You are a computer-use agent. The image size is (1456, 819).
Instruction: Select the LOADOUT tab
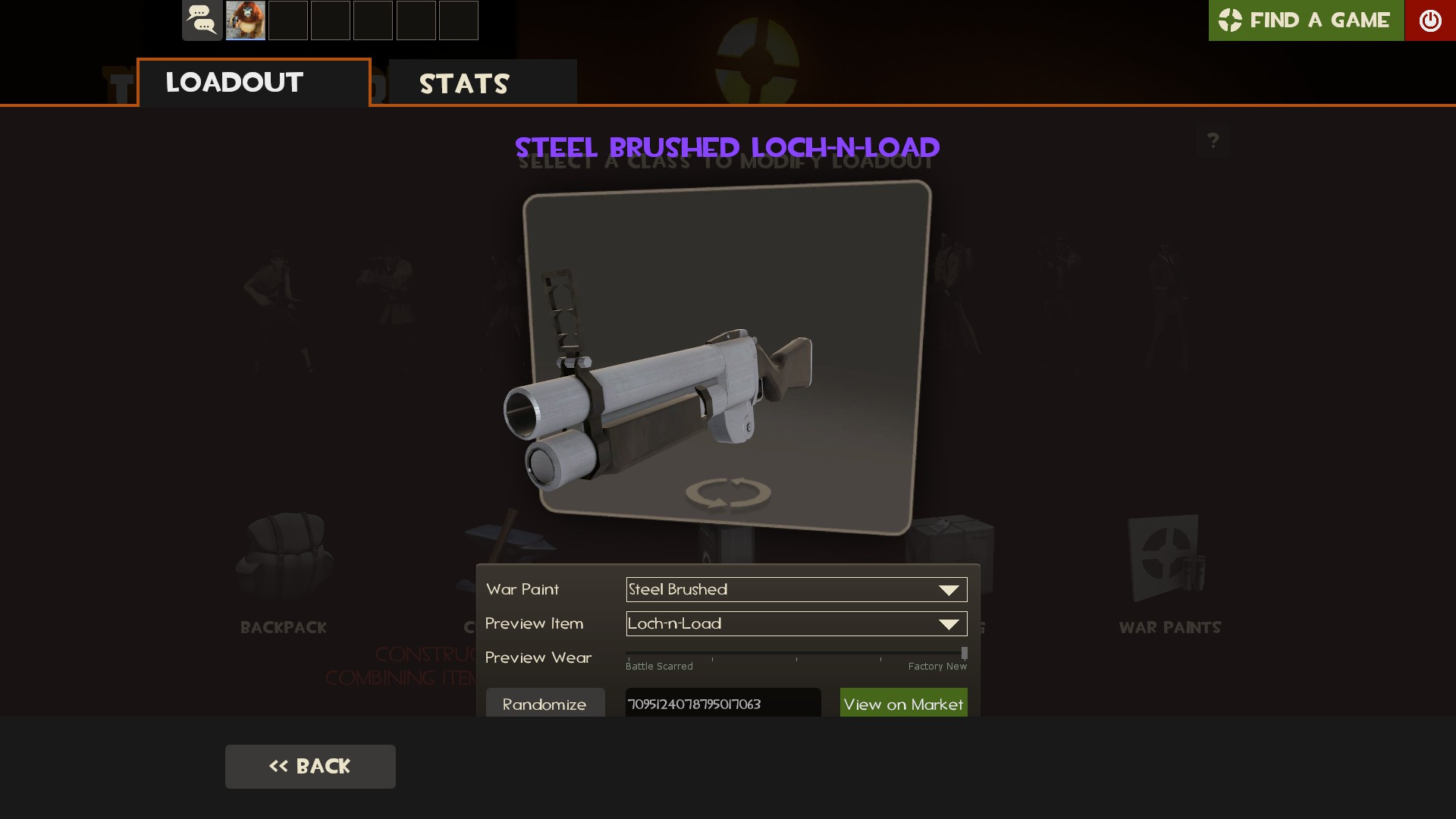pyautogui.click(x=234, y=83)
